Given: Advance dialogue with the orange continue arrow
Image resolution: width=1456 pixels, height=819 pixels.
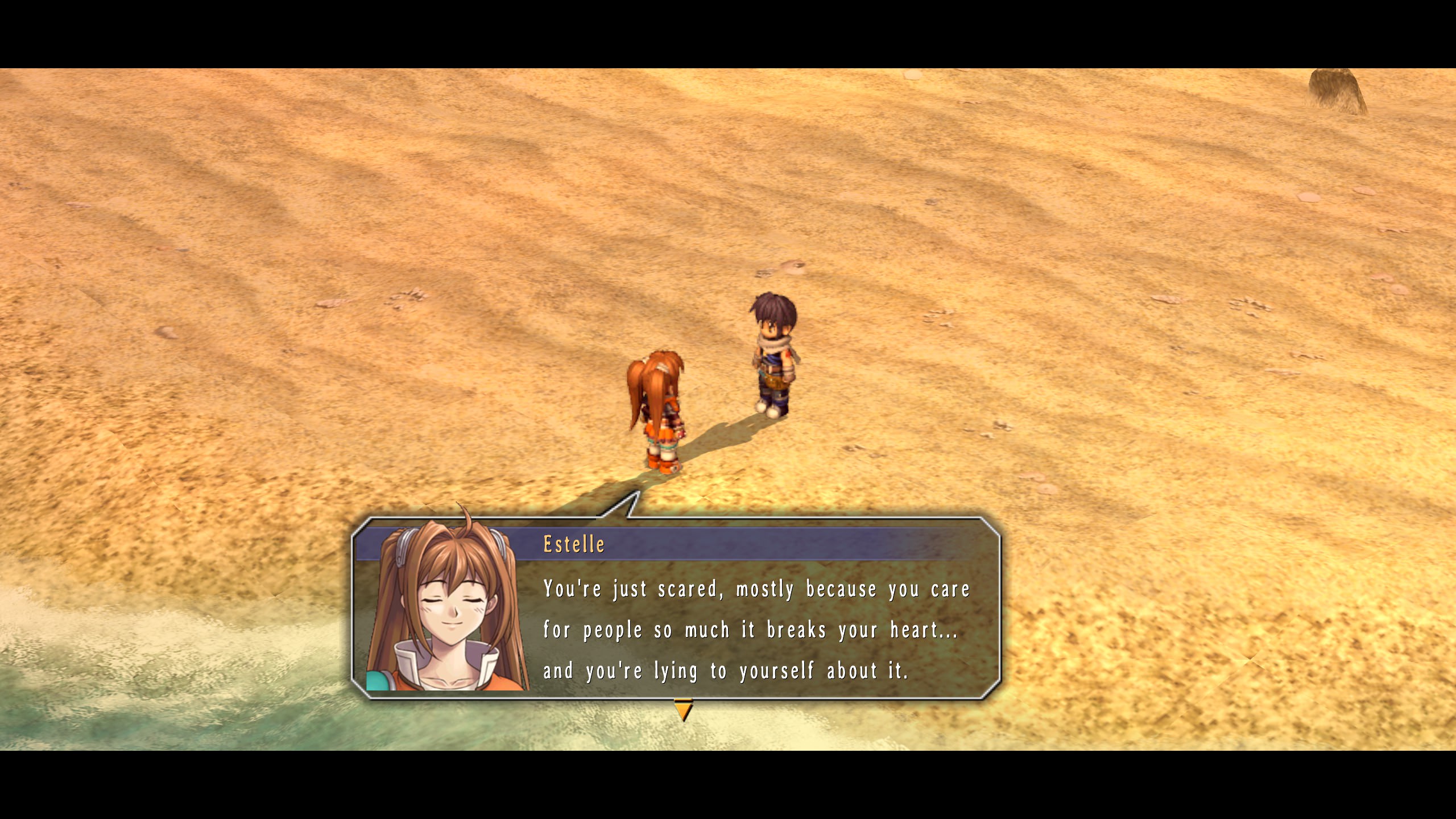Looking at the screenshot, I should 683,710.
